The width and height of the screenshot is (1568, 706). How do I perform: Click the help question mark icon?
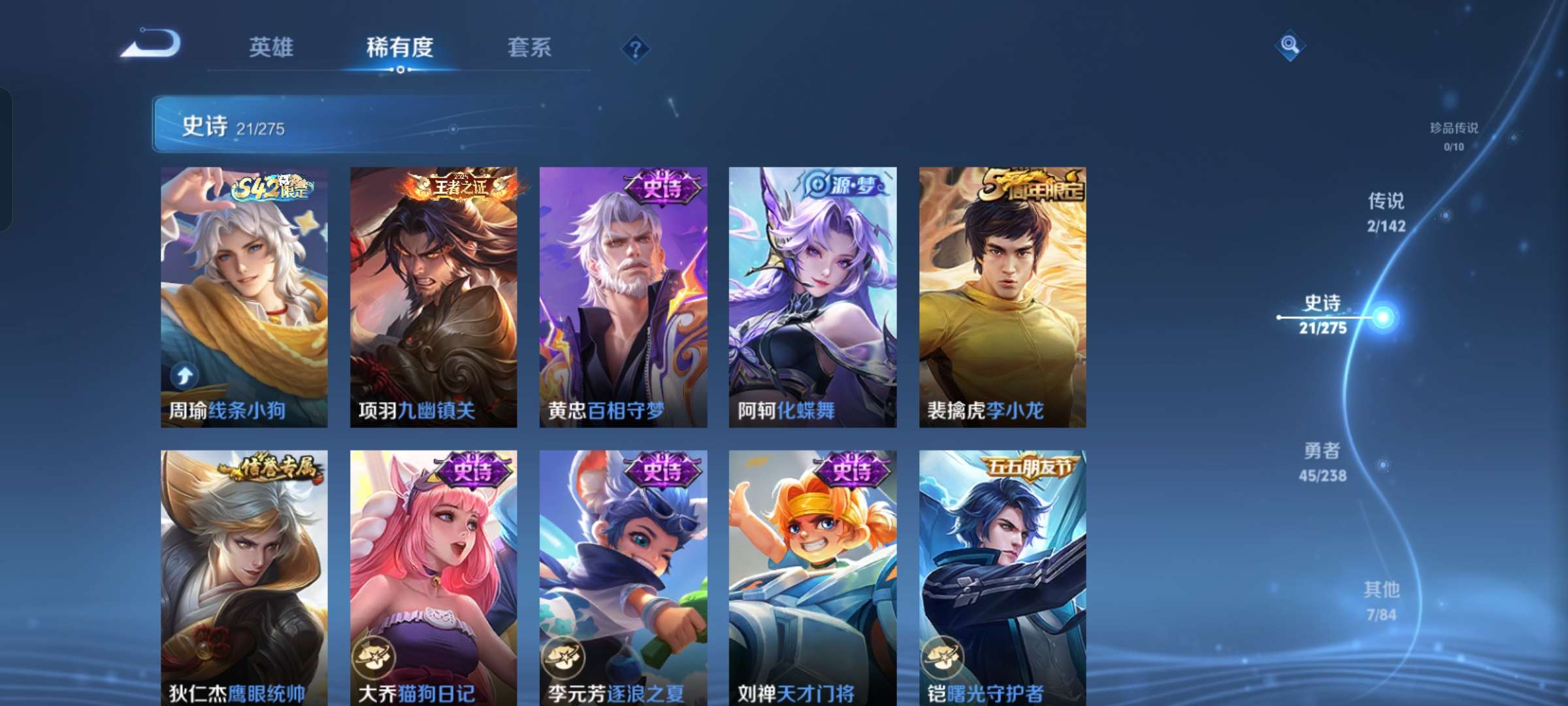click(x=637, y=47)
